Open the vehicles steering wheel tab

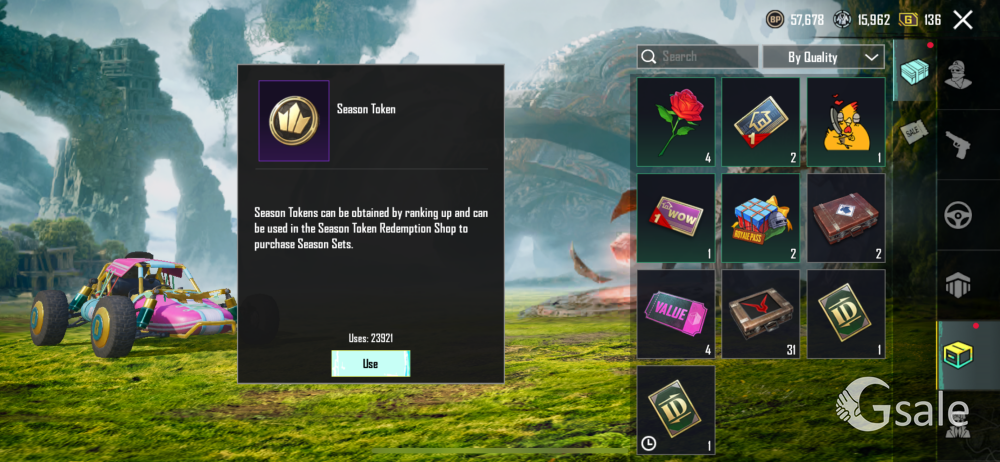(960, 215)
